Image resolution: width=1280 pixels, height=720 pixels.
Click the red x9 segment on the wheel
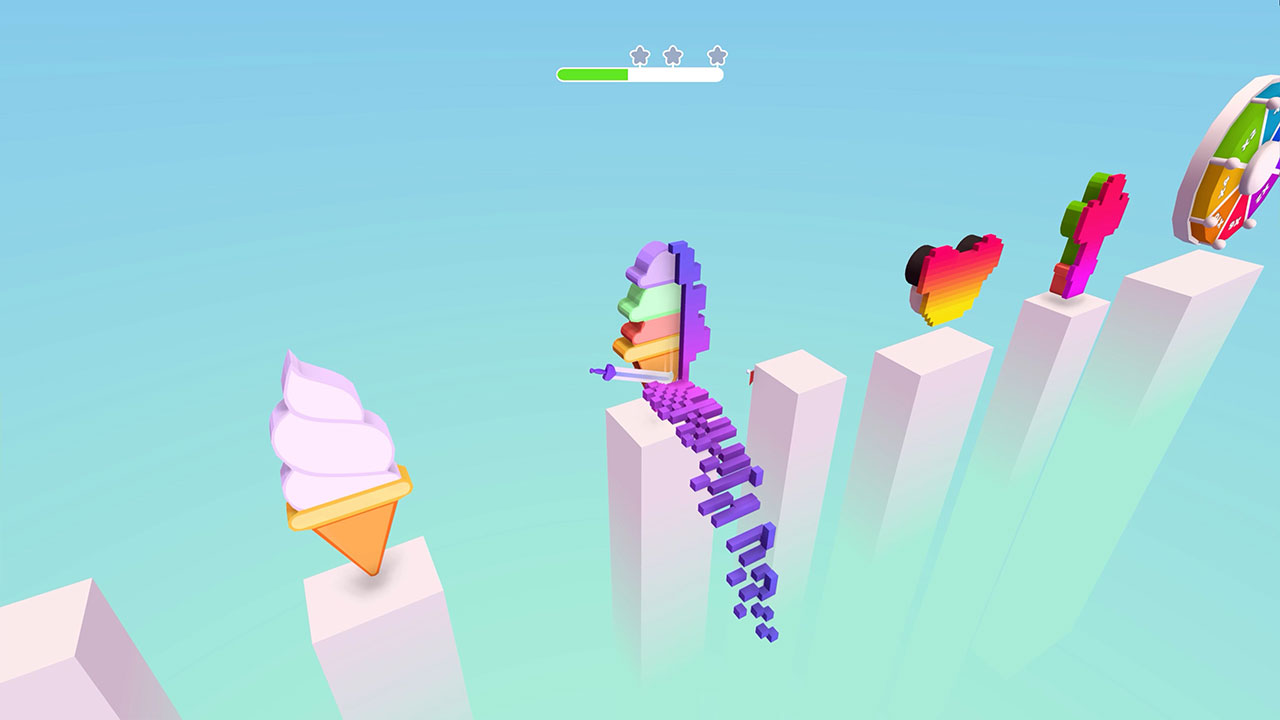tap(1235, 223)
